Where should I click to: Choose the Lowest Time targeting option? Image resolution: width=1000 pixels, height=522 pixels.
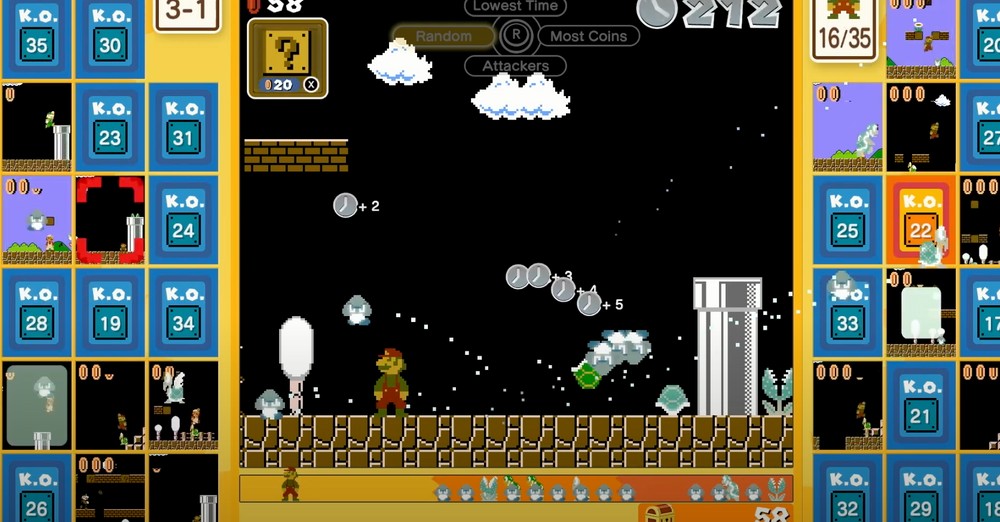(516, 7)
